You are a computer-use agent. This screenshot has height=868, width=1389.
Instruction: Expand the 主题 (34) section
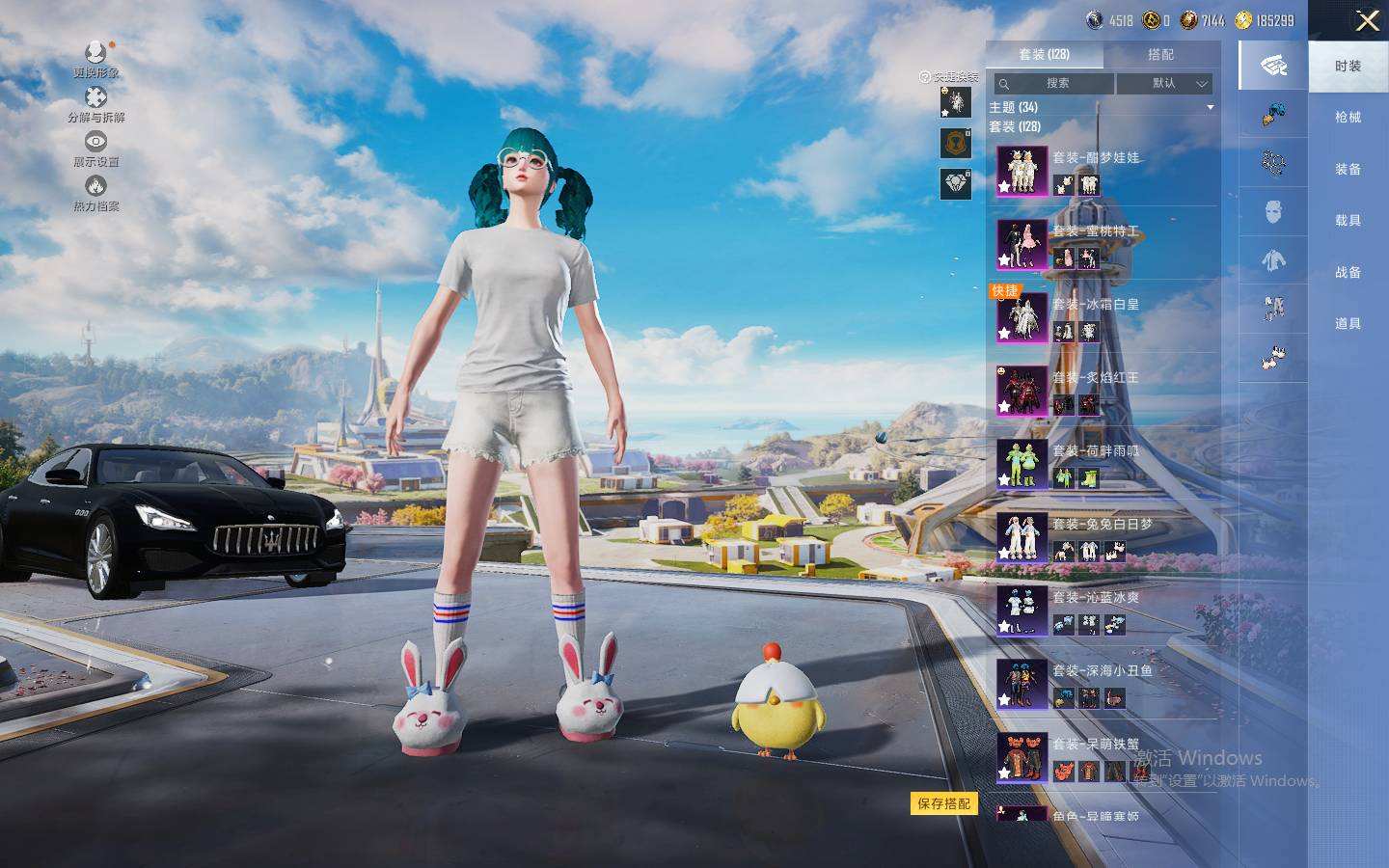click(x=1100, y=107)
